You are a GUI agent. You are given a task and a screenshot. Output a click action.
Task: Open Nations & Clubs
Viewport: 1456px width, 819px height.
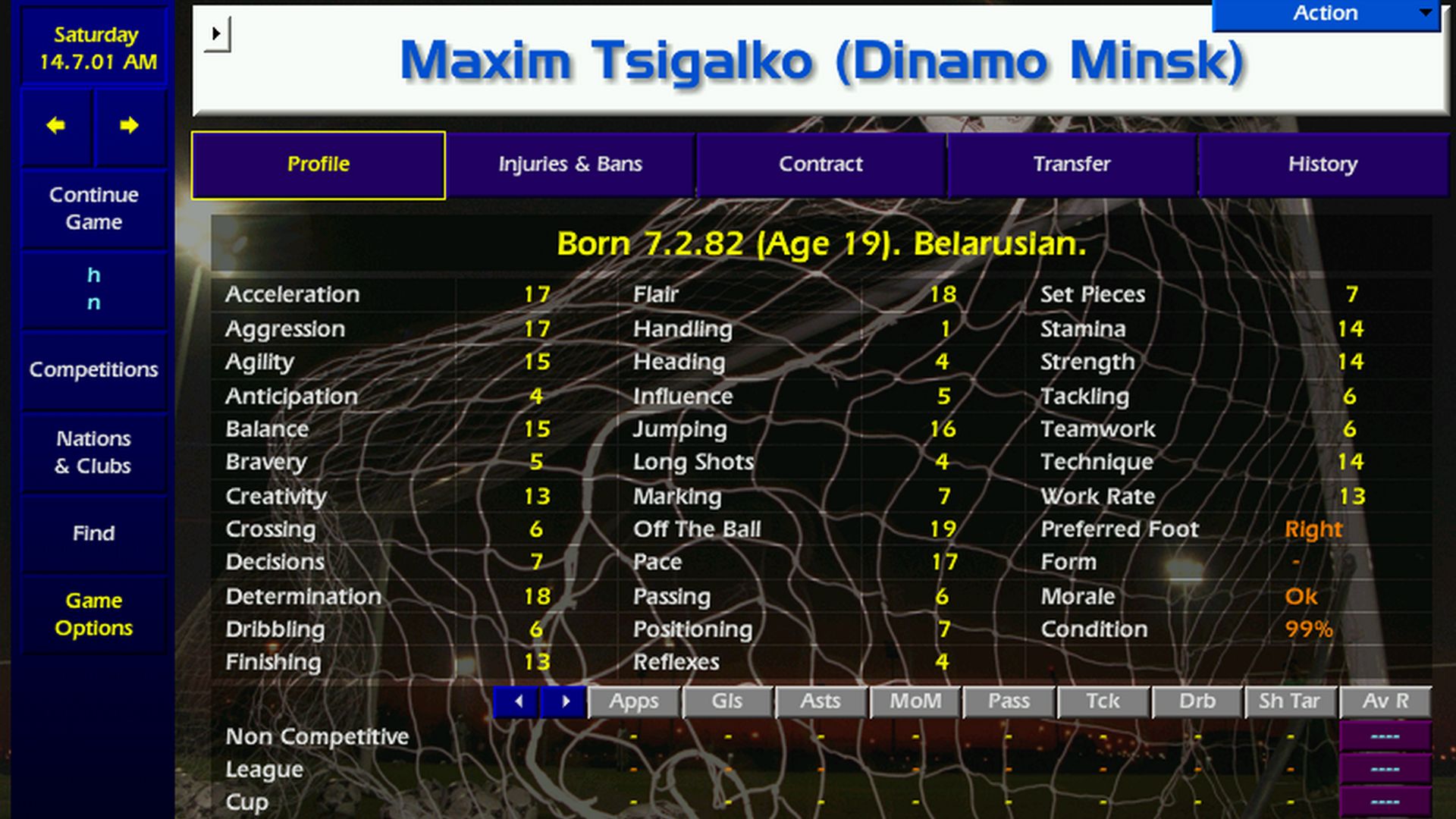coord(93,451)
